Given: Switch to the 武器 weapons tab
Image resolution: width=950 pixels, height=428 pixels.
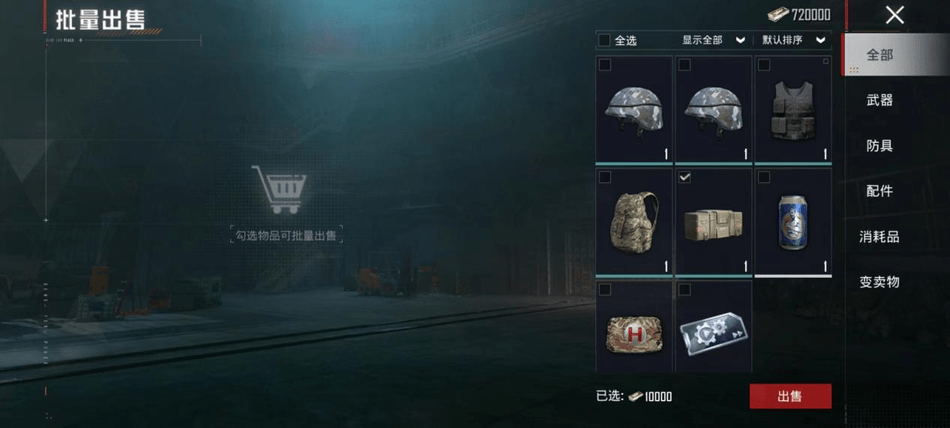Looking at the screenshot, I should 879,100.
